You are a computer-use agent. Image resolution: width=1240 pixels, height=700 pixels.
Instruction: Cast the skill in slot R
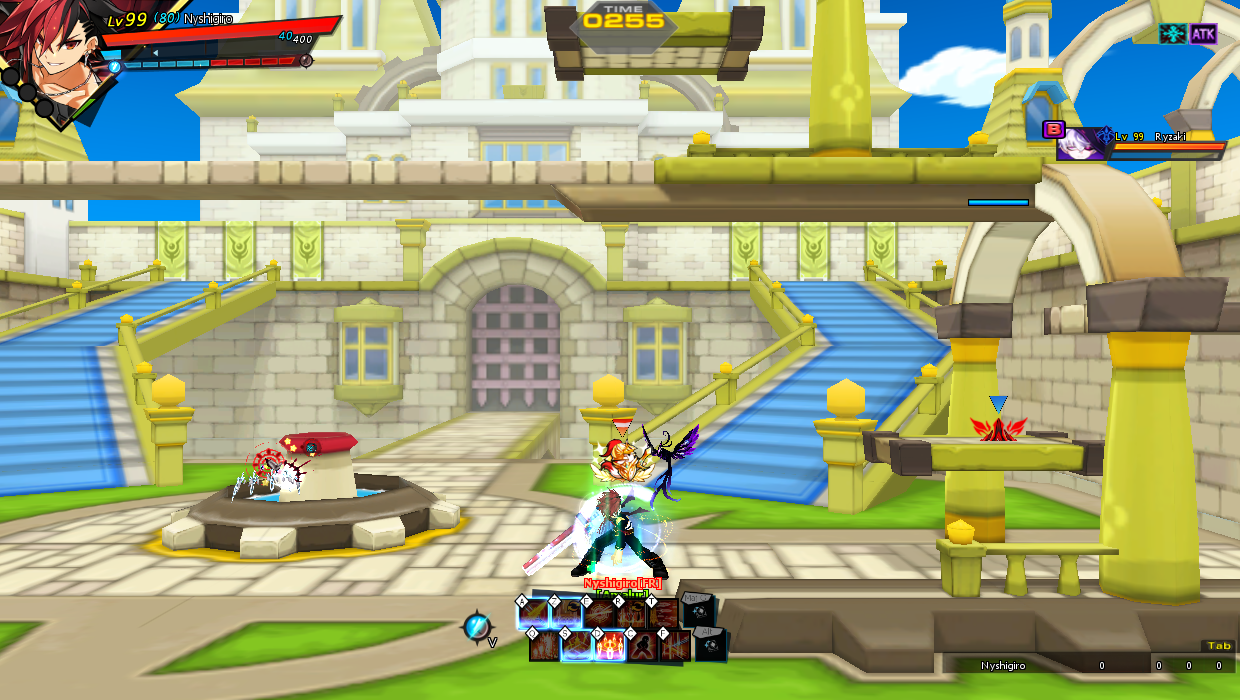click(x=631, y=613)
